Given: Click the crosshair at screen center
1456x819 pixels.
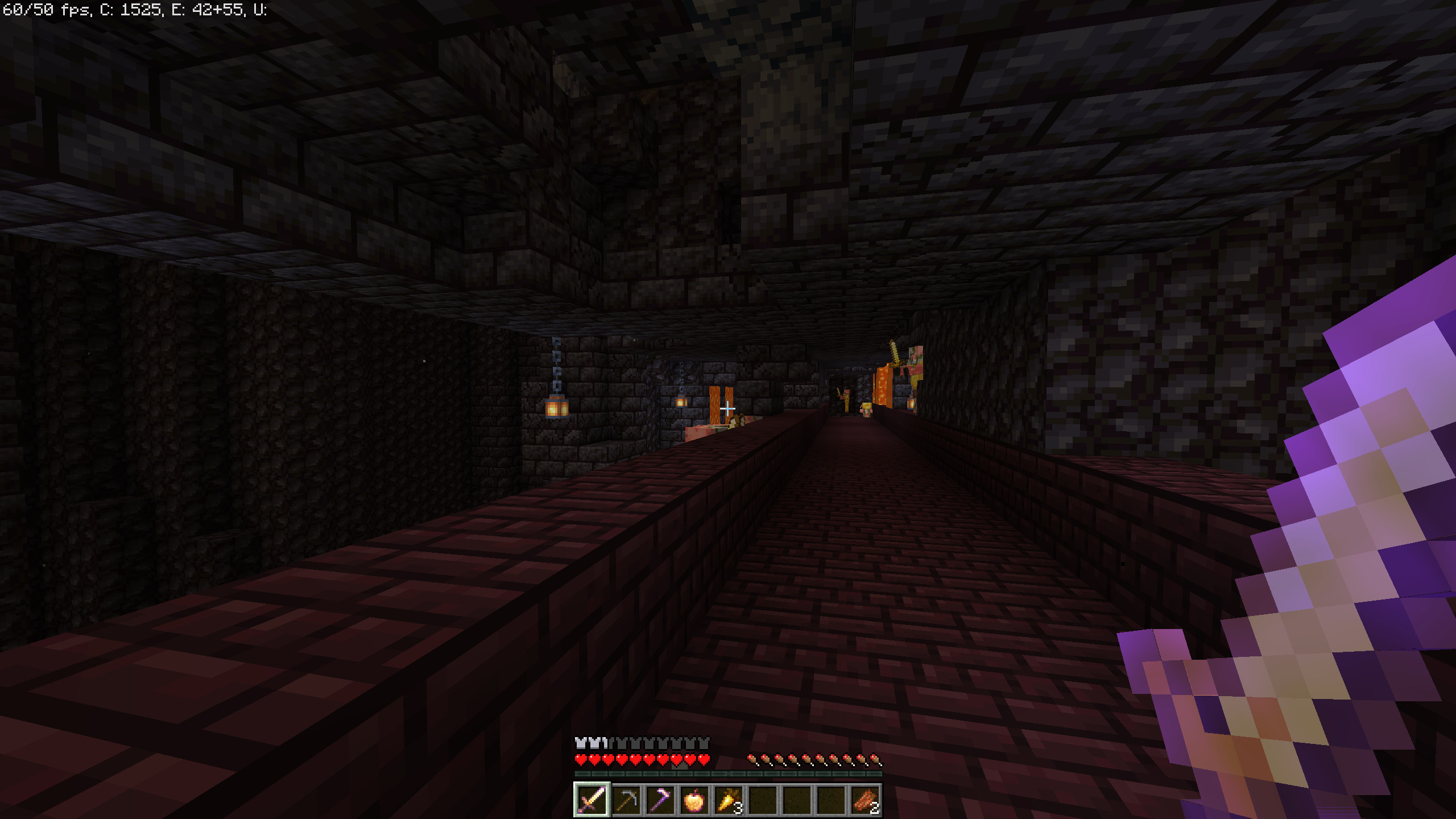Looking at the screenshot, I should click(x=728, y=409).
